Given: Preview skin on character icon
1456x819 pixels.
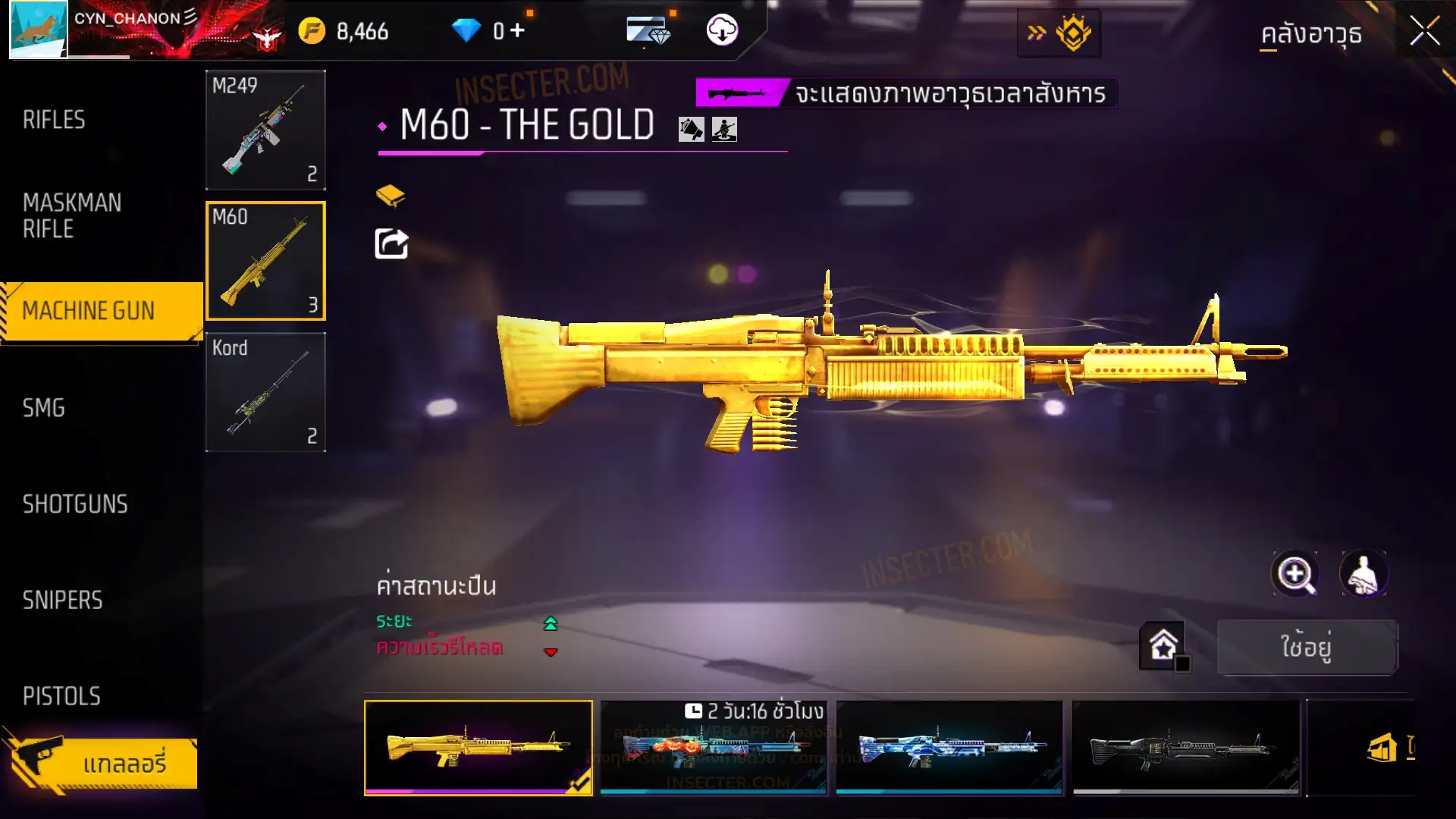Looking at the screenshot, I should [x=1363, y=574].
